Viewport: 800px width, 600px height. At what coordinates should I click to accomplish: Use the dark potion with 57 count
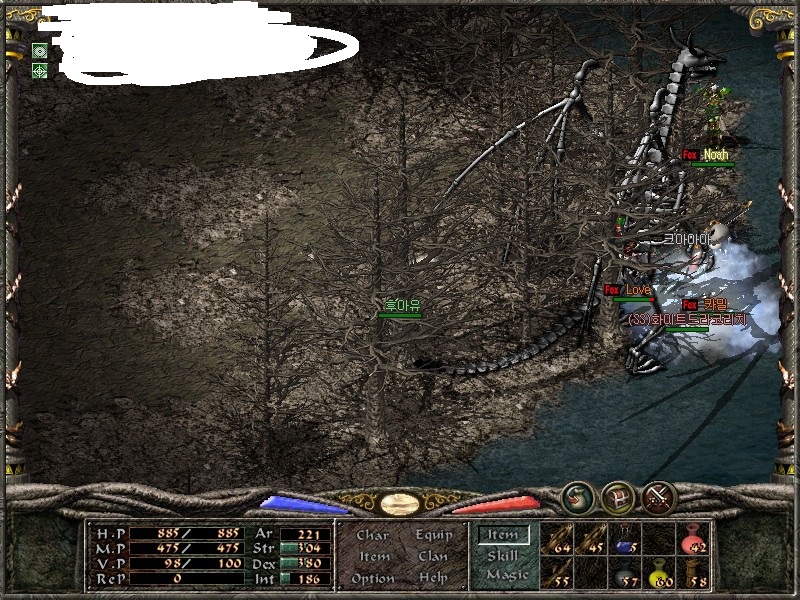(626, 573)
